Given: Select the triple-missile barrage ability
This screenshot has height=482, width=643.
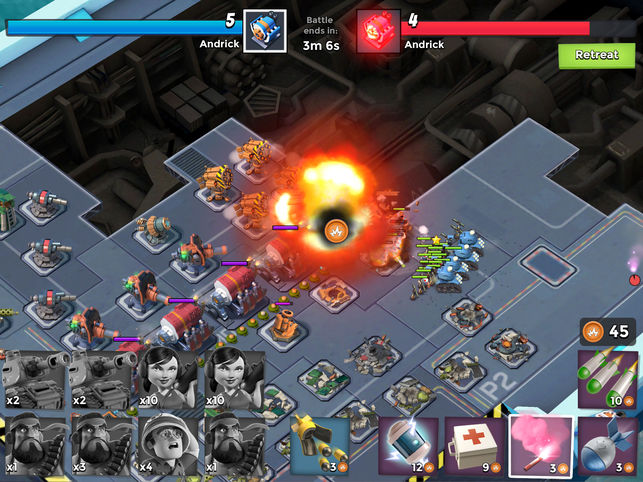Looking at the screenshot, I should [609, 378].
